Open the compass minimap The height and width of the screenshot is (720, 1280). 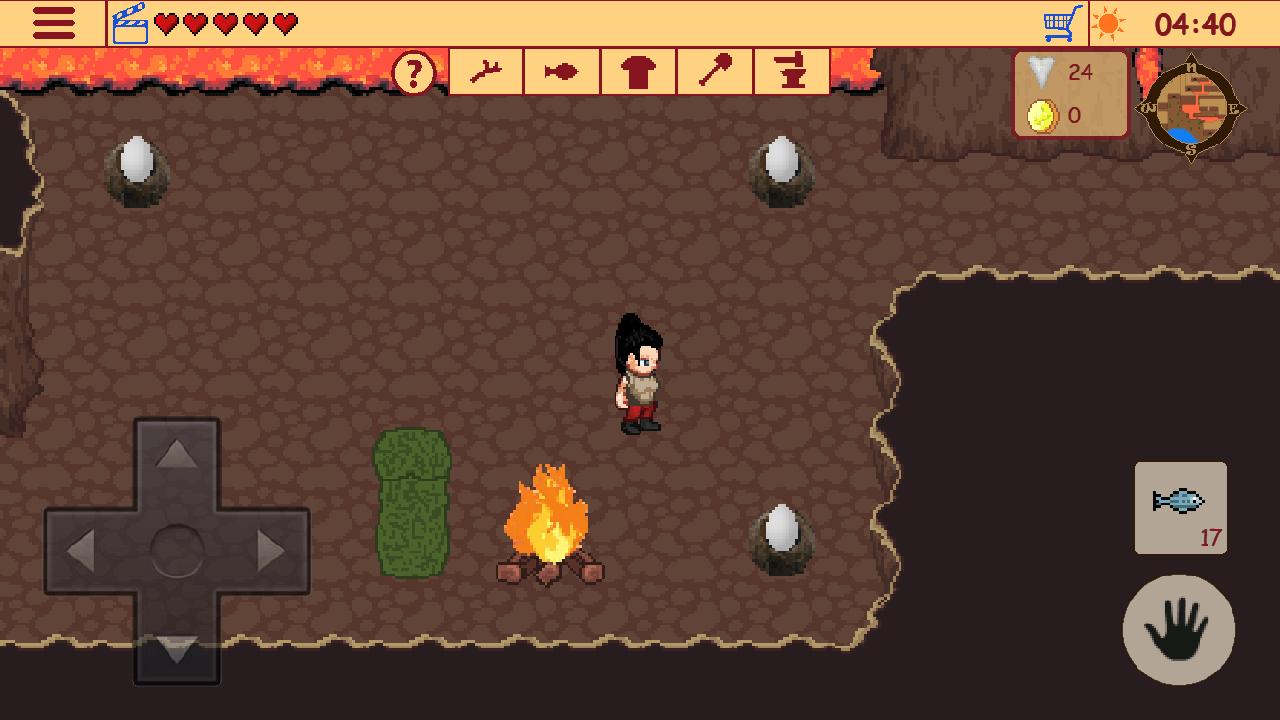click(x=1189, y=107)
